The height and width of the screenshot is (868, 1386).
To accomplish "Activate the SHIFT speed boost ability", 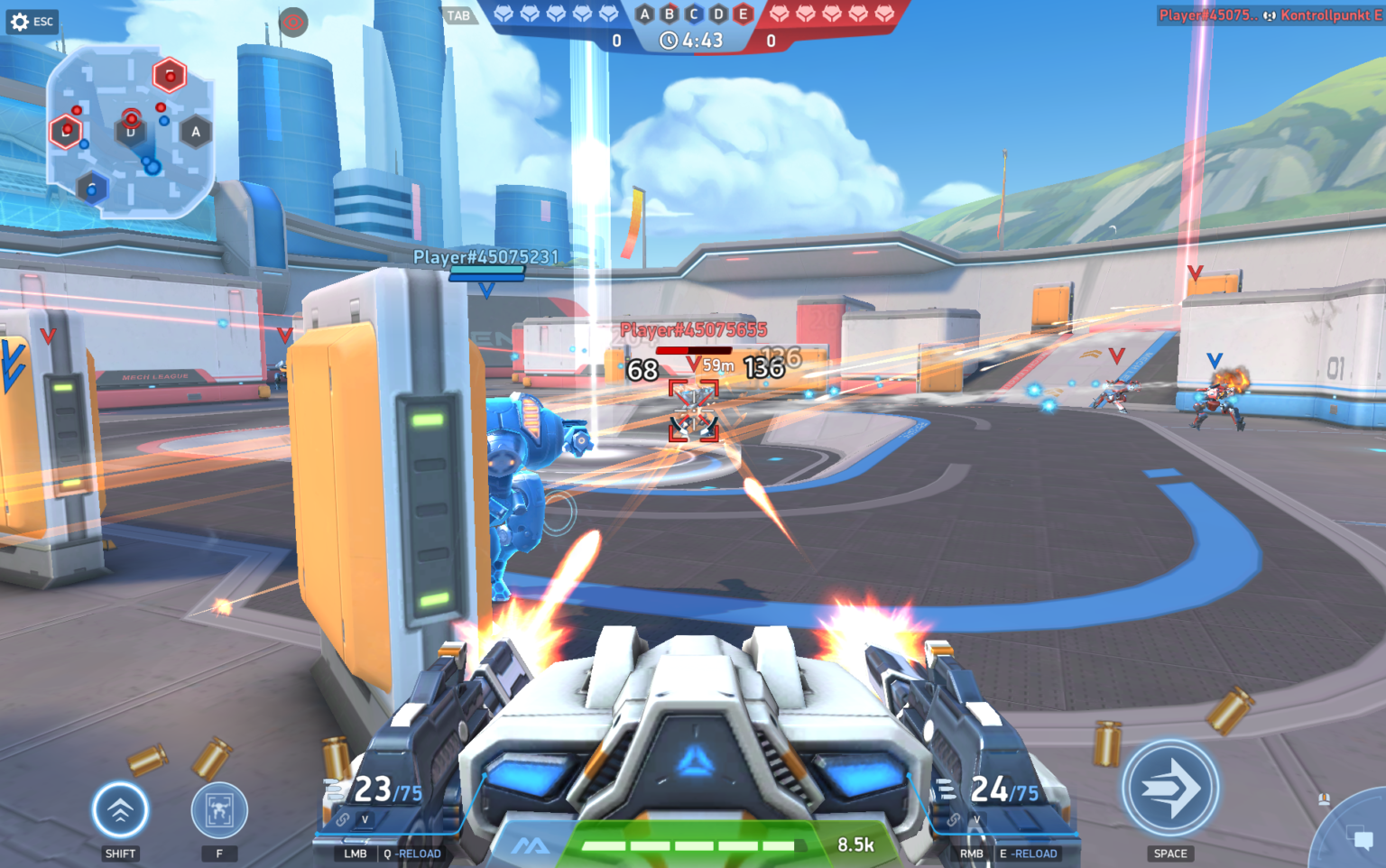I will click(x=120, y=812).
